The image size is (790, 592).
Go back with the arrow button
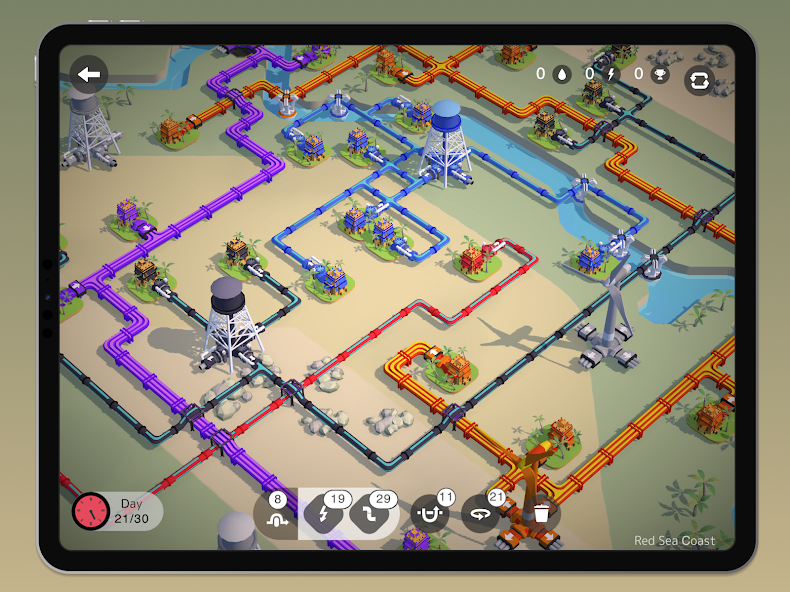point(90,74)
